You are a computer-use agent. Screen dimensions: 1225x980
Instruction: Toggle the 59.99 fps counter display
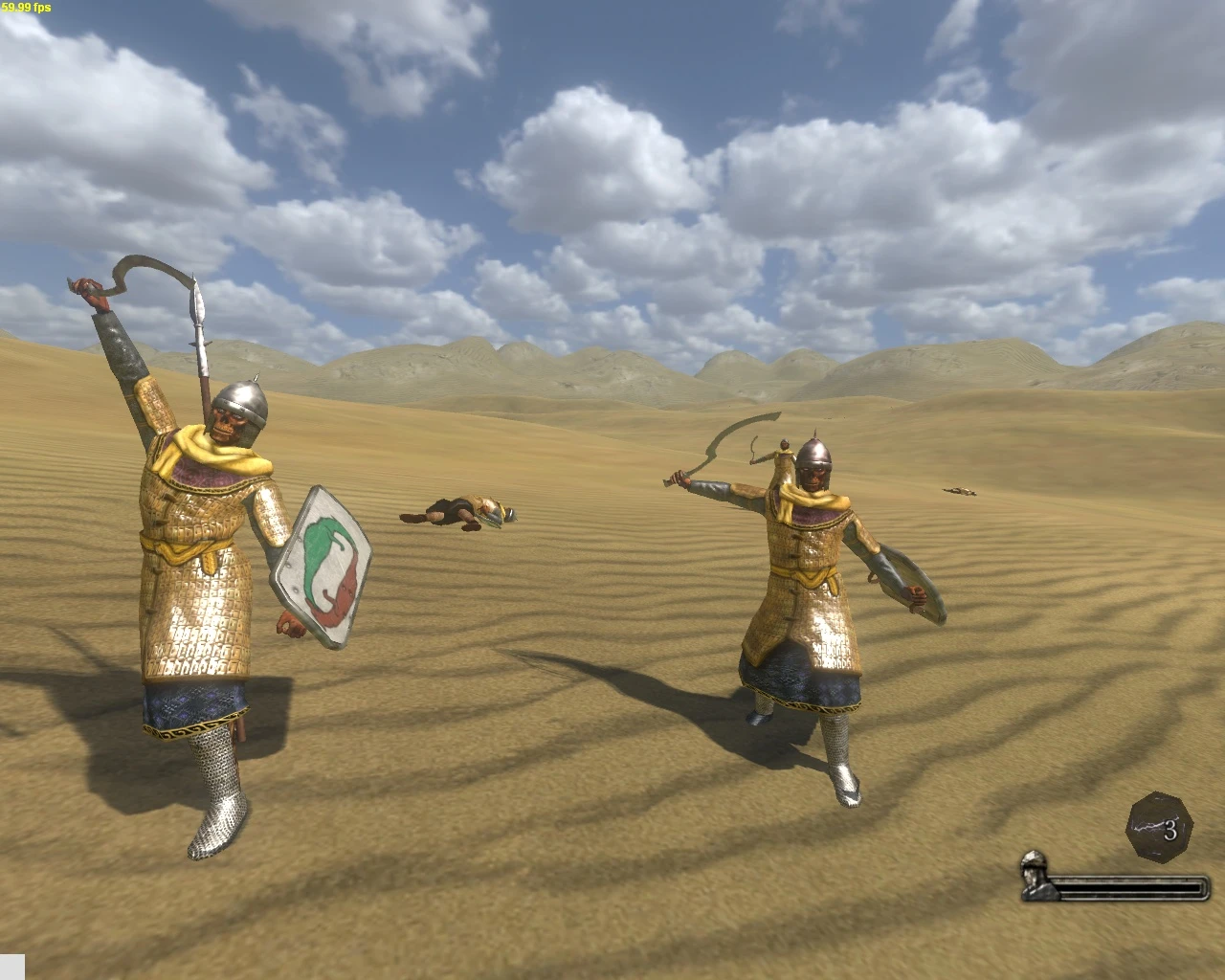[x=24, y=8]
